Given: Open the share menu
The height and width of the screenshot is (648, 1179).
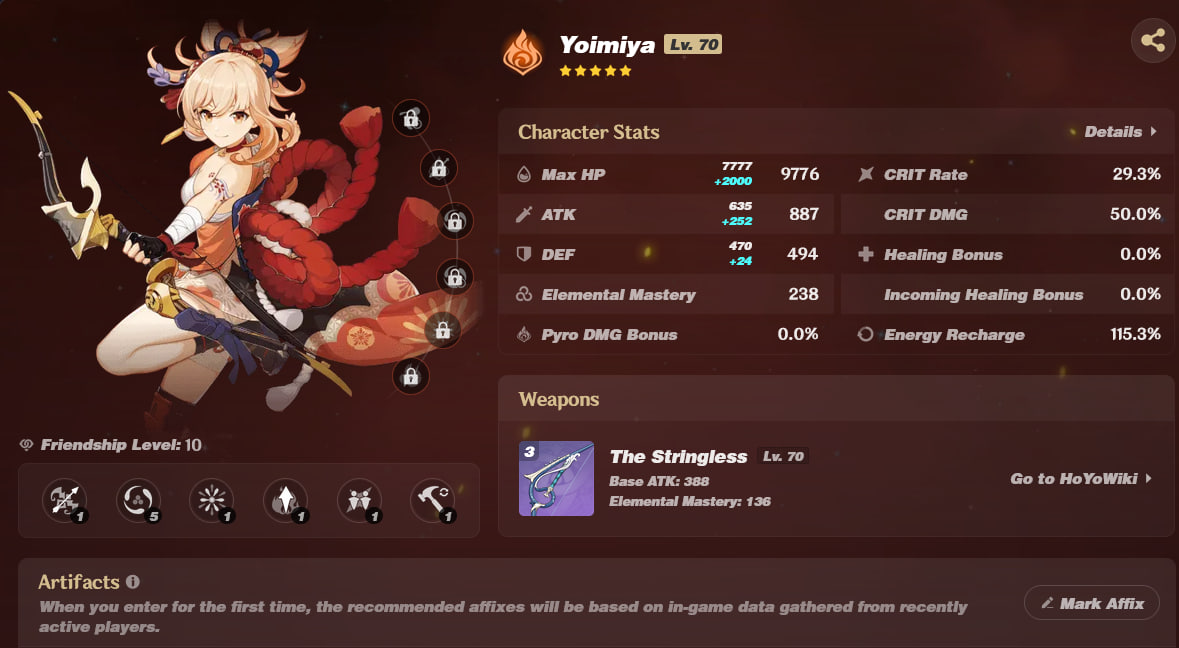Looking at the screenshot, I should [x=1152, y=41].
